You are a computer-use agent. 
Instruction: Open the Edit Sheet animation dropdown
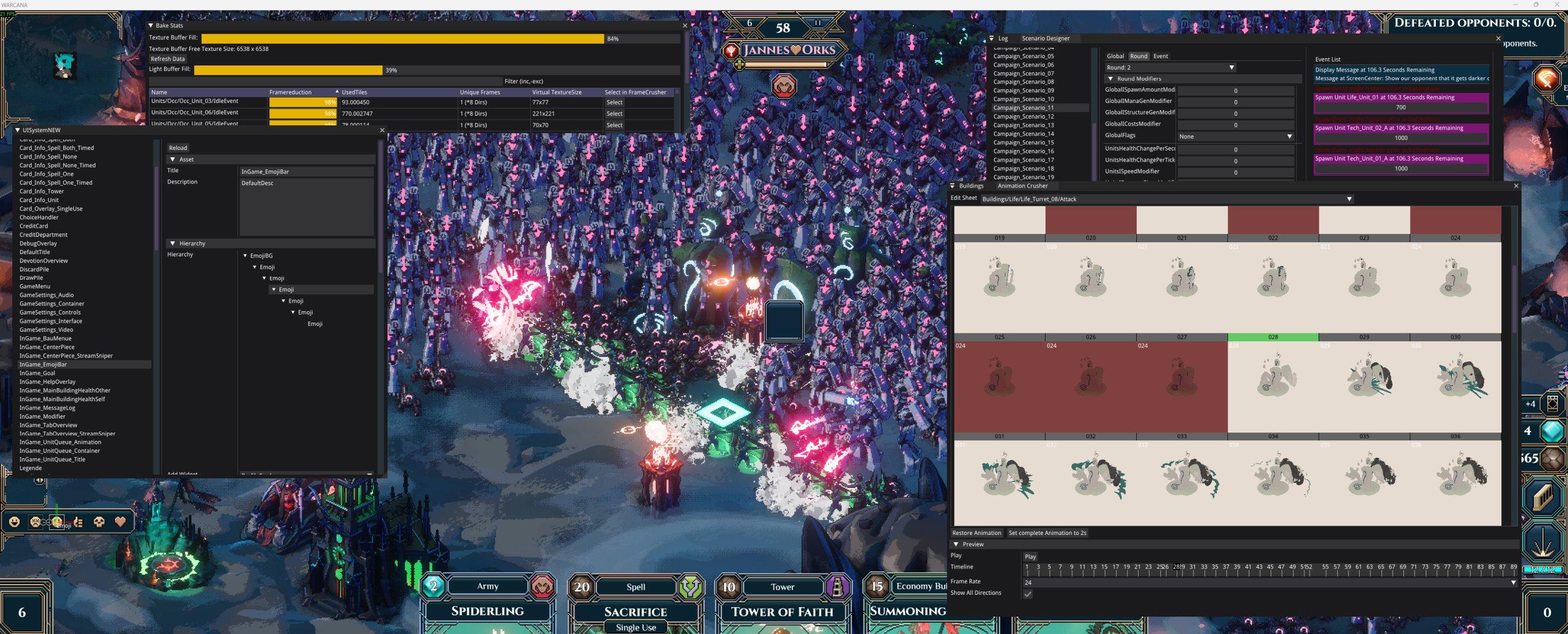(x=1349, y=199)
